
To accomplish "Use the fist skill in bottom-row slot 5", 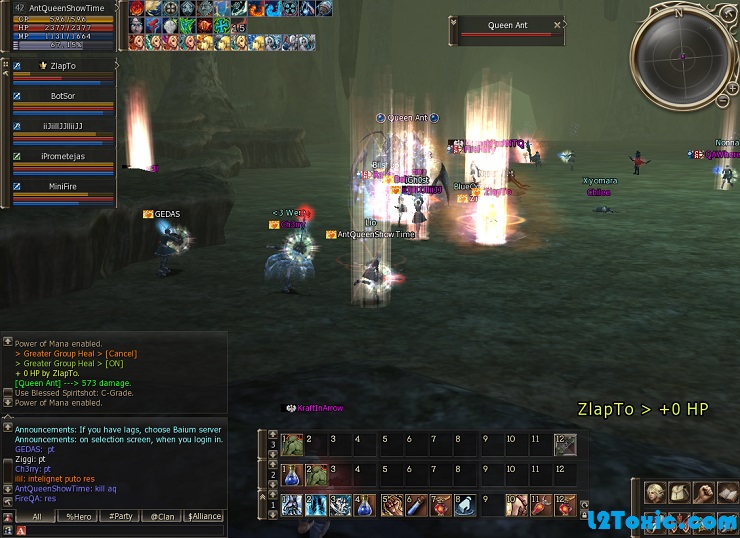I will [x=389, y=505].
